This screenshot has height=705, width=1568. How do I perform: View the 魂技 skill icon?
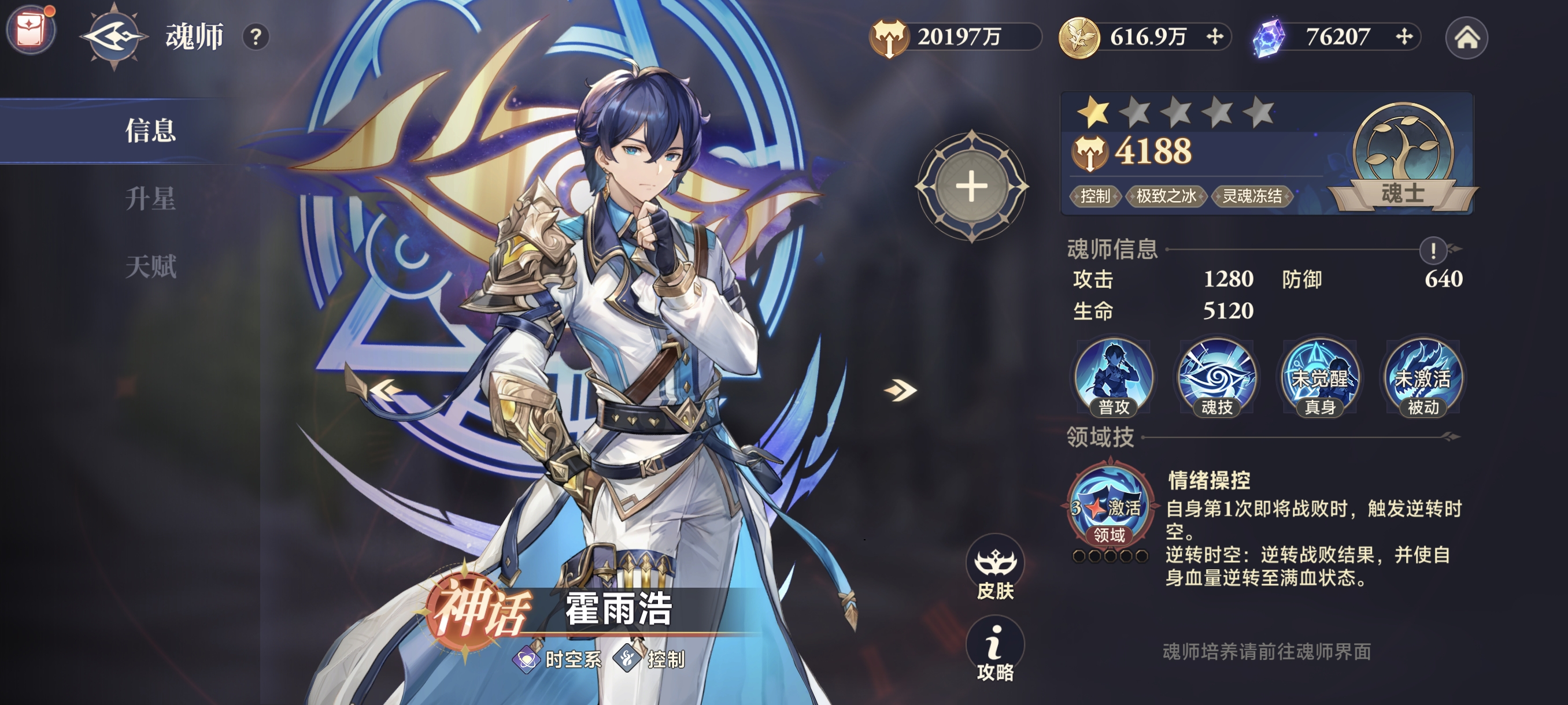click(x=1216, y=377)
